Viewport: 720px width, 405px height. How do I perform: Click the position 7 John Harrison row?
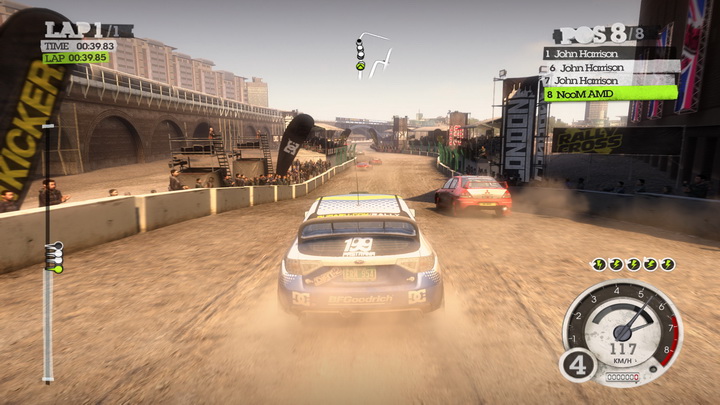click(x=609, y=80)
